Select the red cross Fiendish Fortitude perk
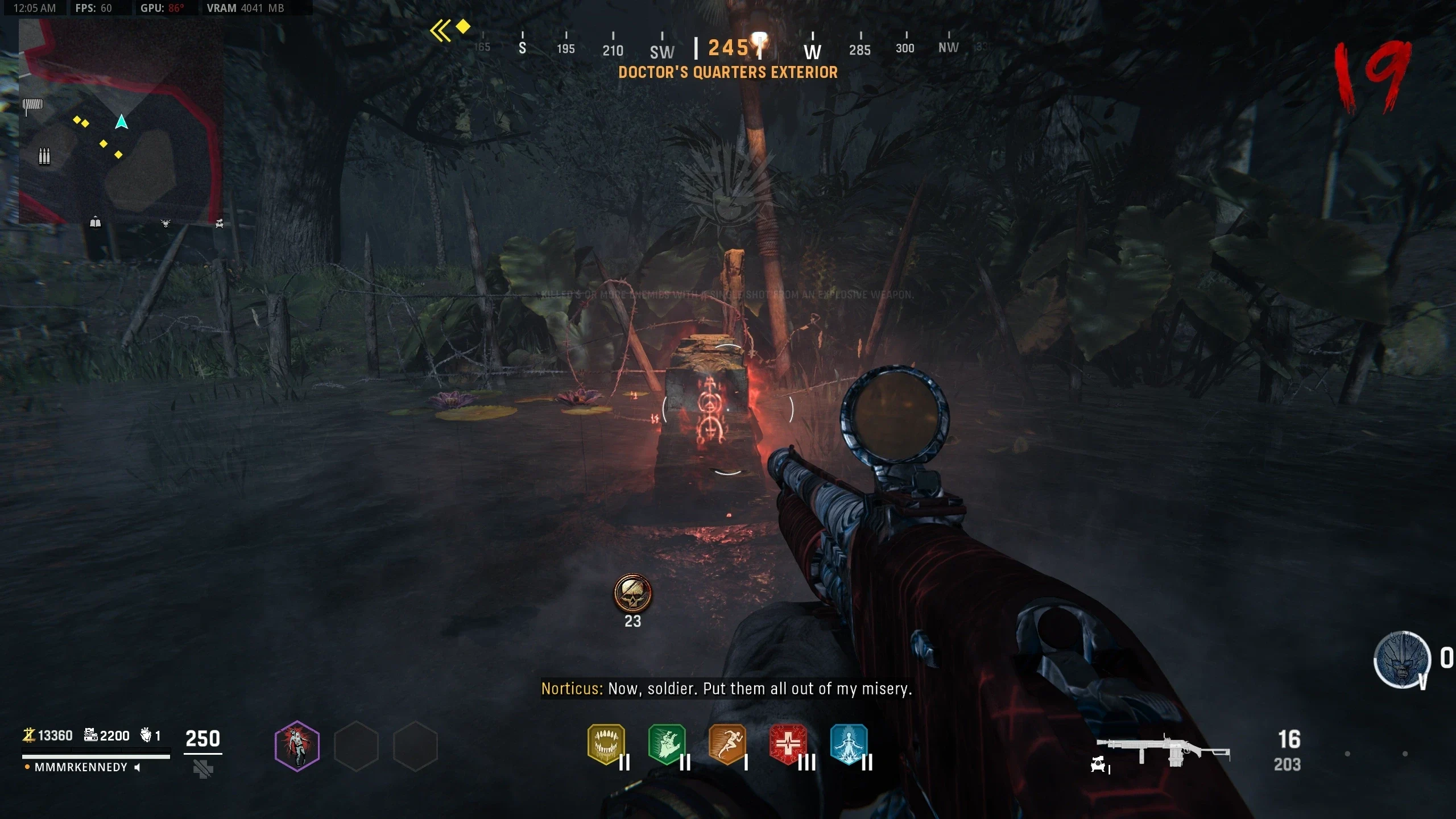The height and width of the screenshot is (819, 1456). pos(788,744)
